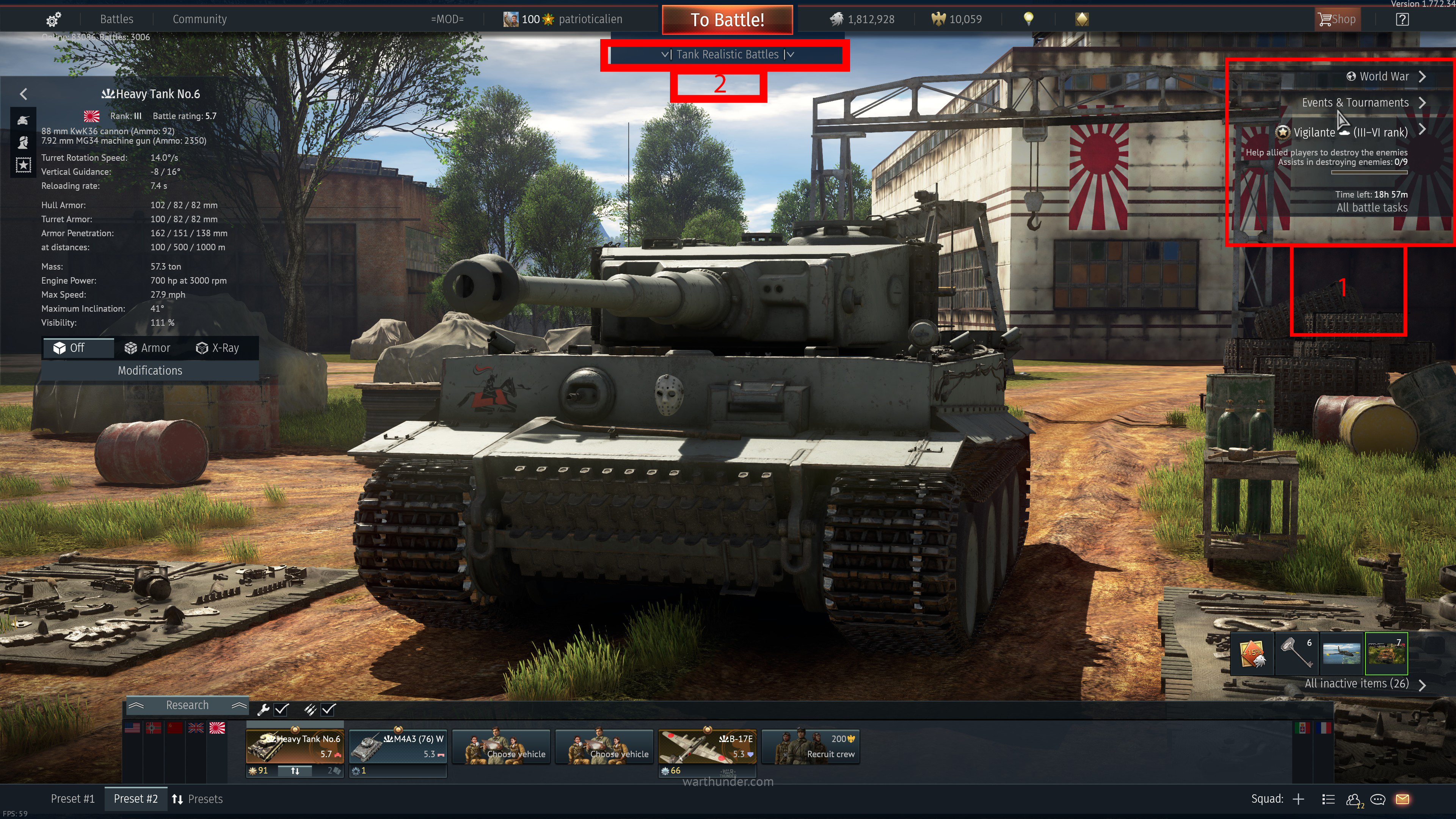Screen dimensions: 1456x819
Task: Open the Modifications panel
Action: tap(150, 371)
